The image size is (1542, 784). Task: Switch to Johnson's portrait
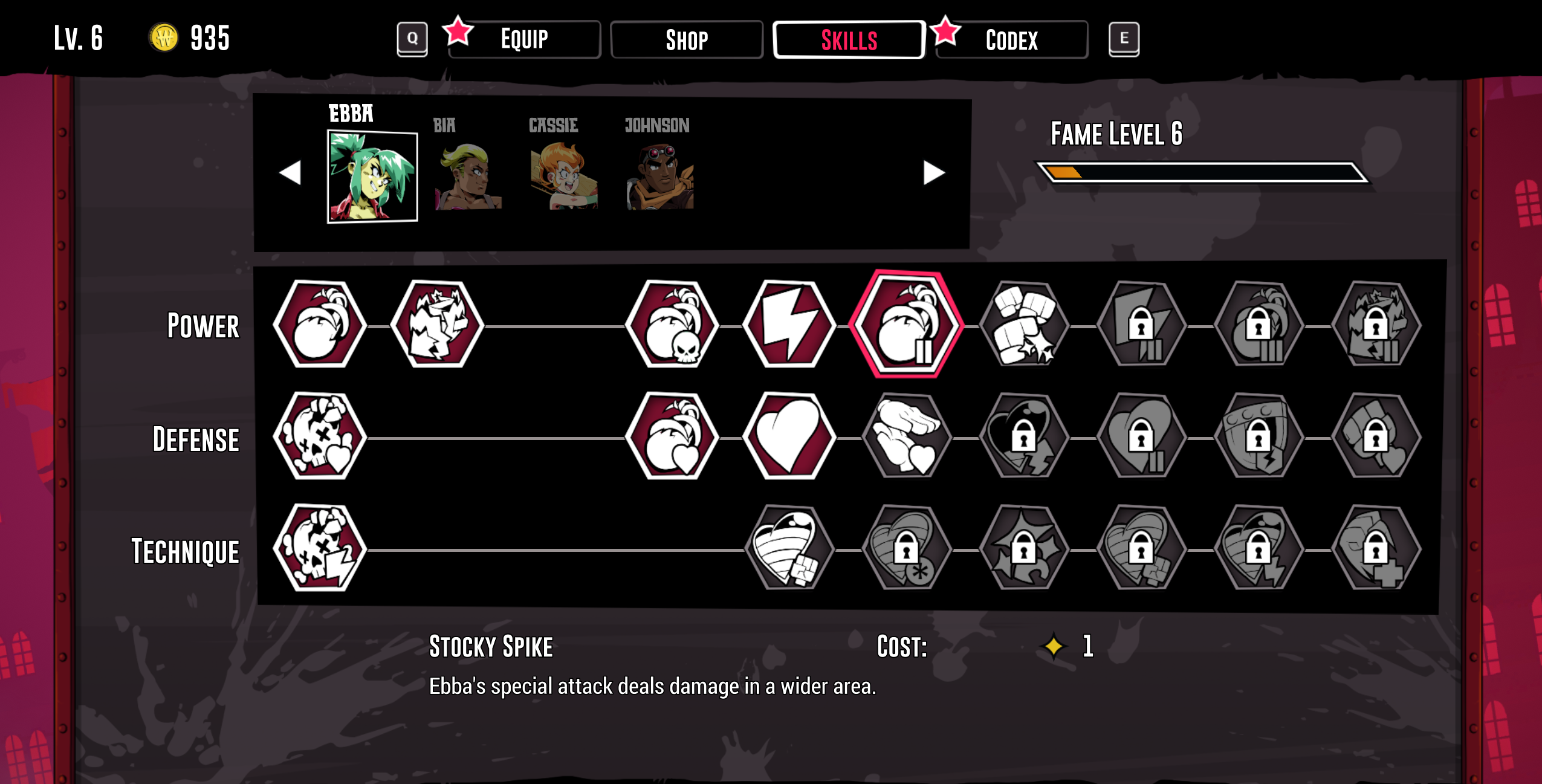coord(659,177)
